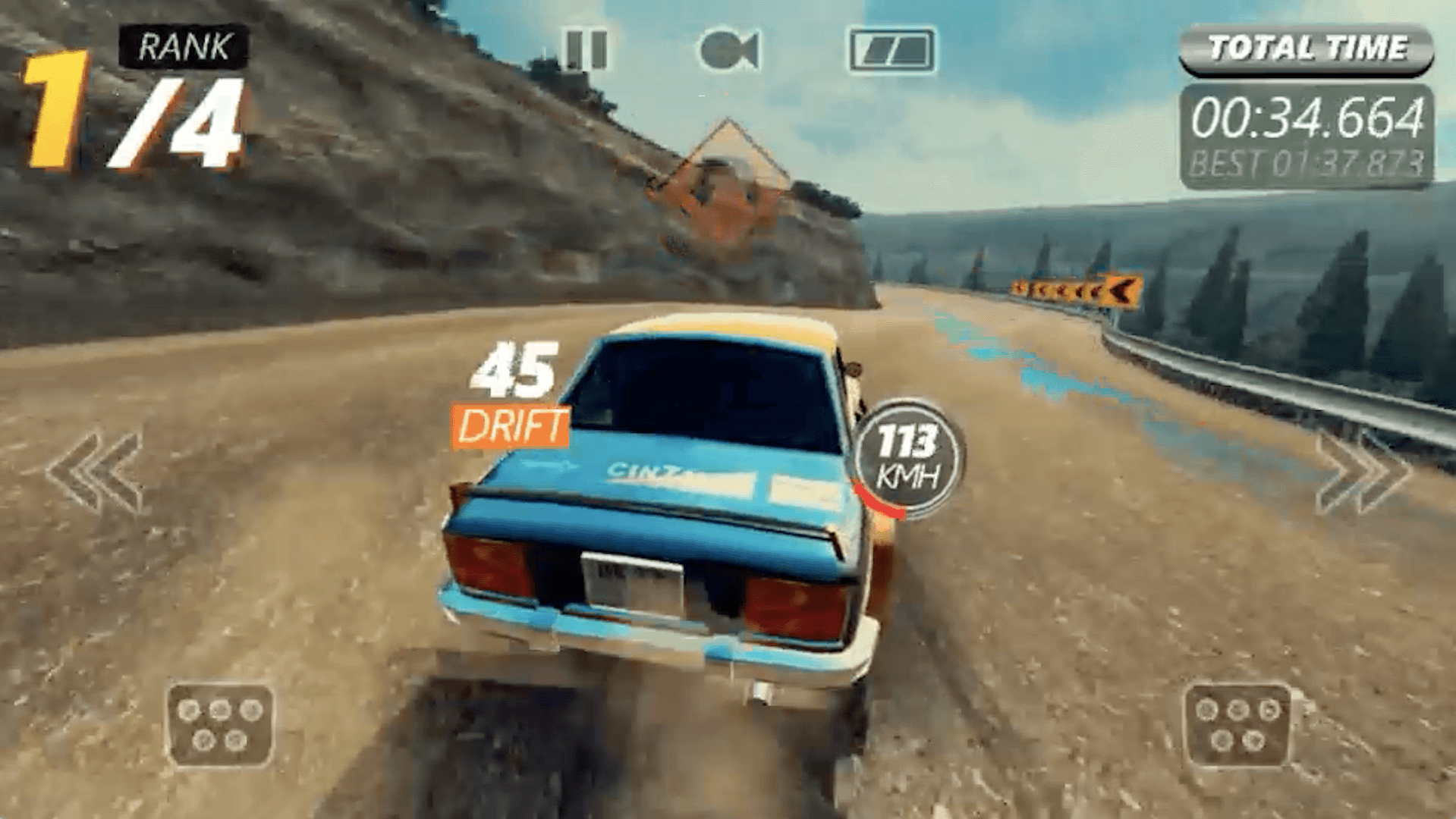
Task: Switch the camera view
Action: coord(728,51)
